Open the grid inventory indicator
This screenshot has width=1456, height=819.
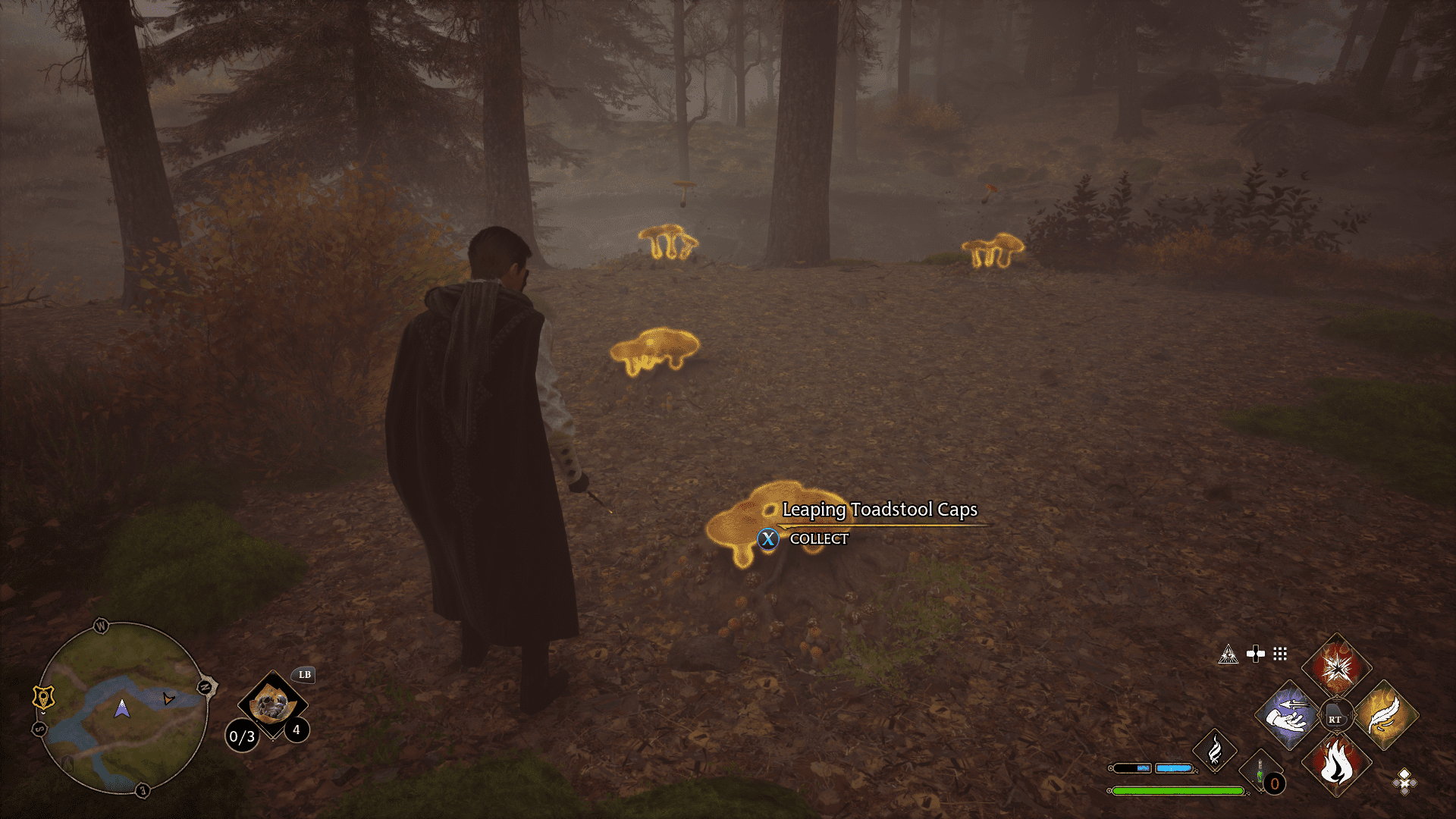click(x=1280, y=654)
